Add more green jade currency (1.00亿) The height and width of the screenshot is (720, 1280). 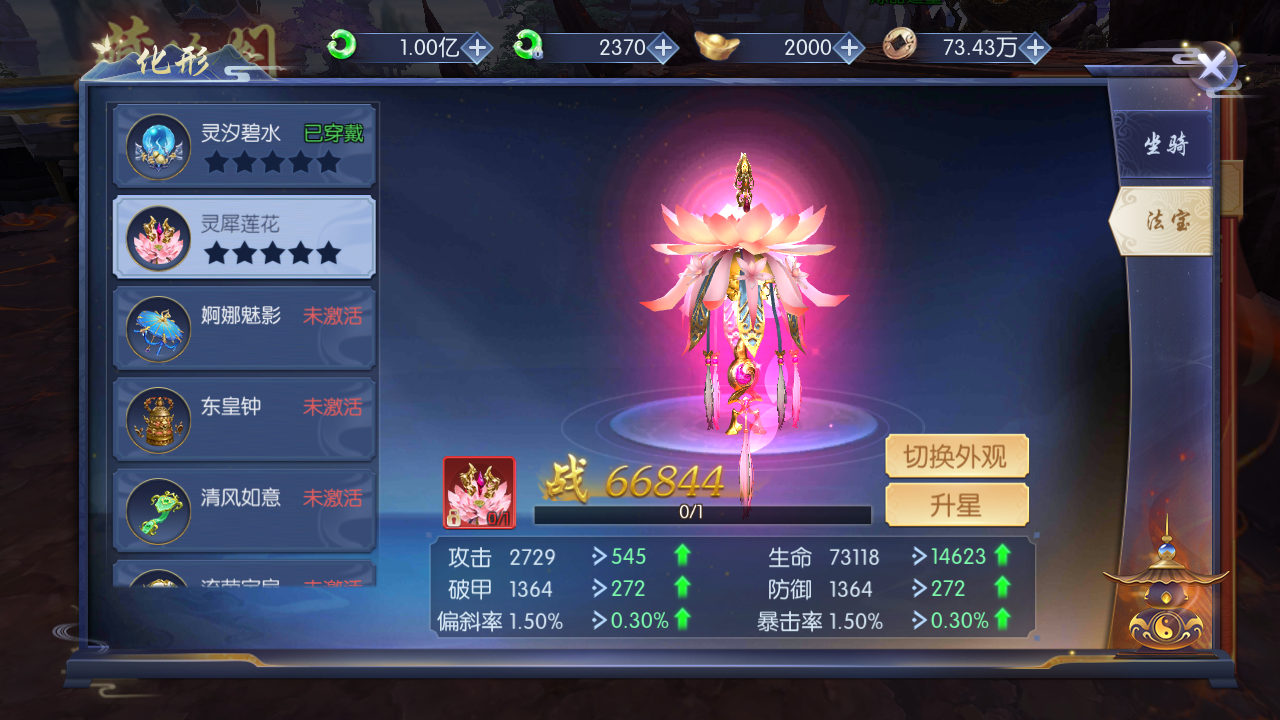pyautogui.click(x=478, y=47)
